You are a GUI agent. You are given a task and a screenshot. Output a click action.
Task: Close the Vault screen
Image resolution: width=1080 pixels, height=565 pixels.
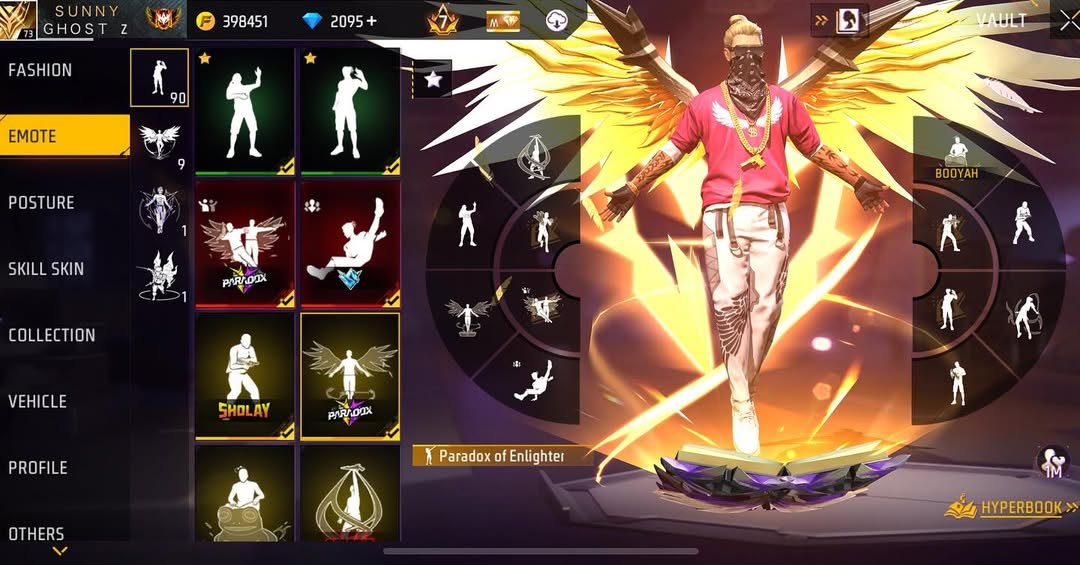(x=1066, y=20)
